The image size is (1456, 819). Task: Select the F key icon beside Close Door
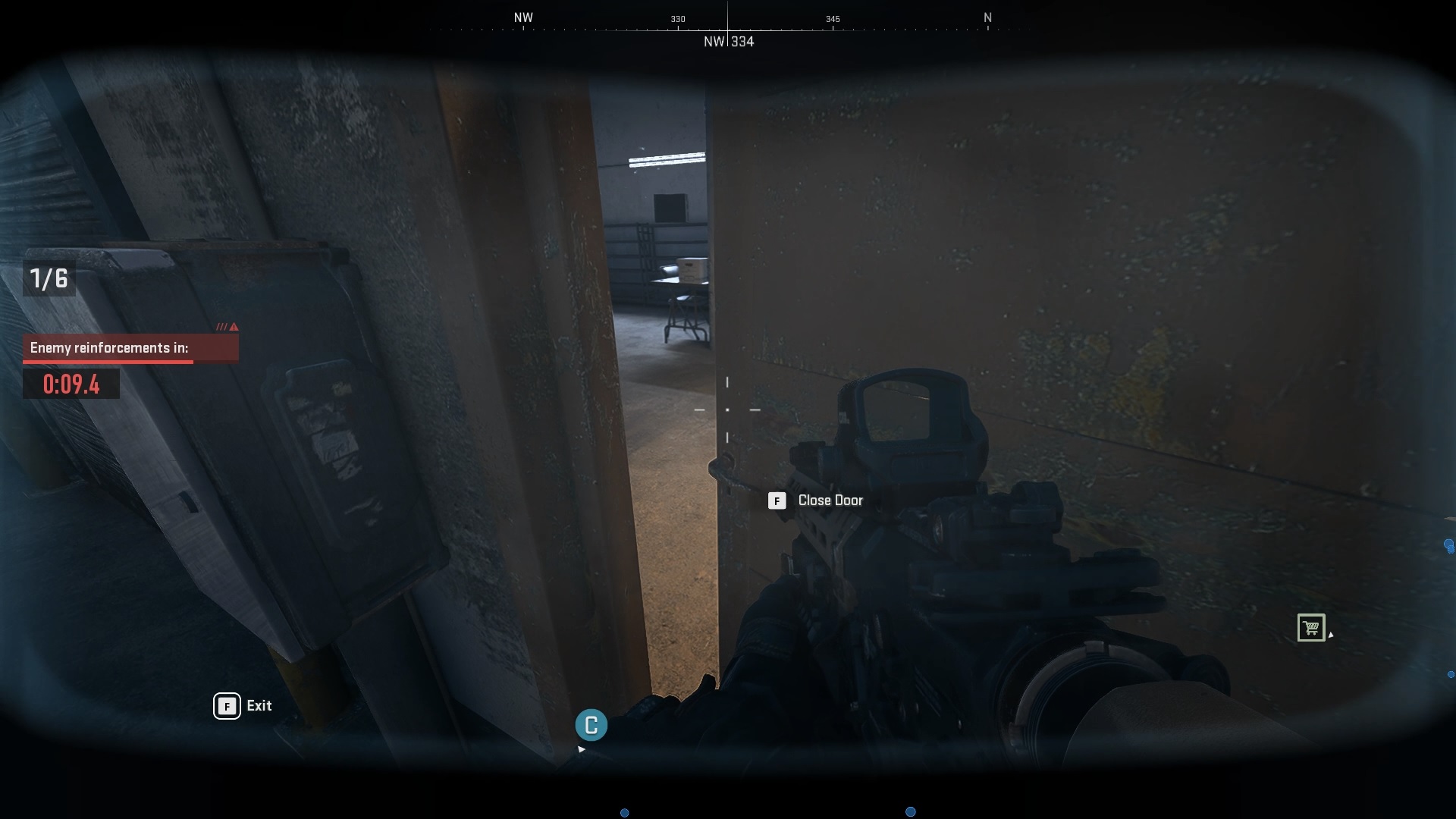(777, 500)
